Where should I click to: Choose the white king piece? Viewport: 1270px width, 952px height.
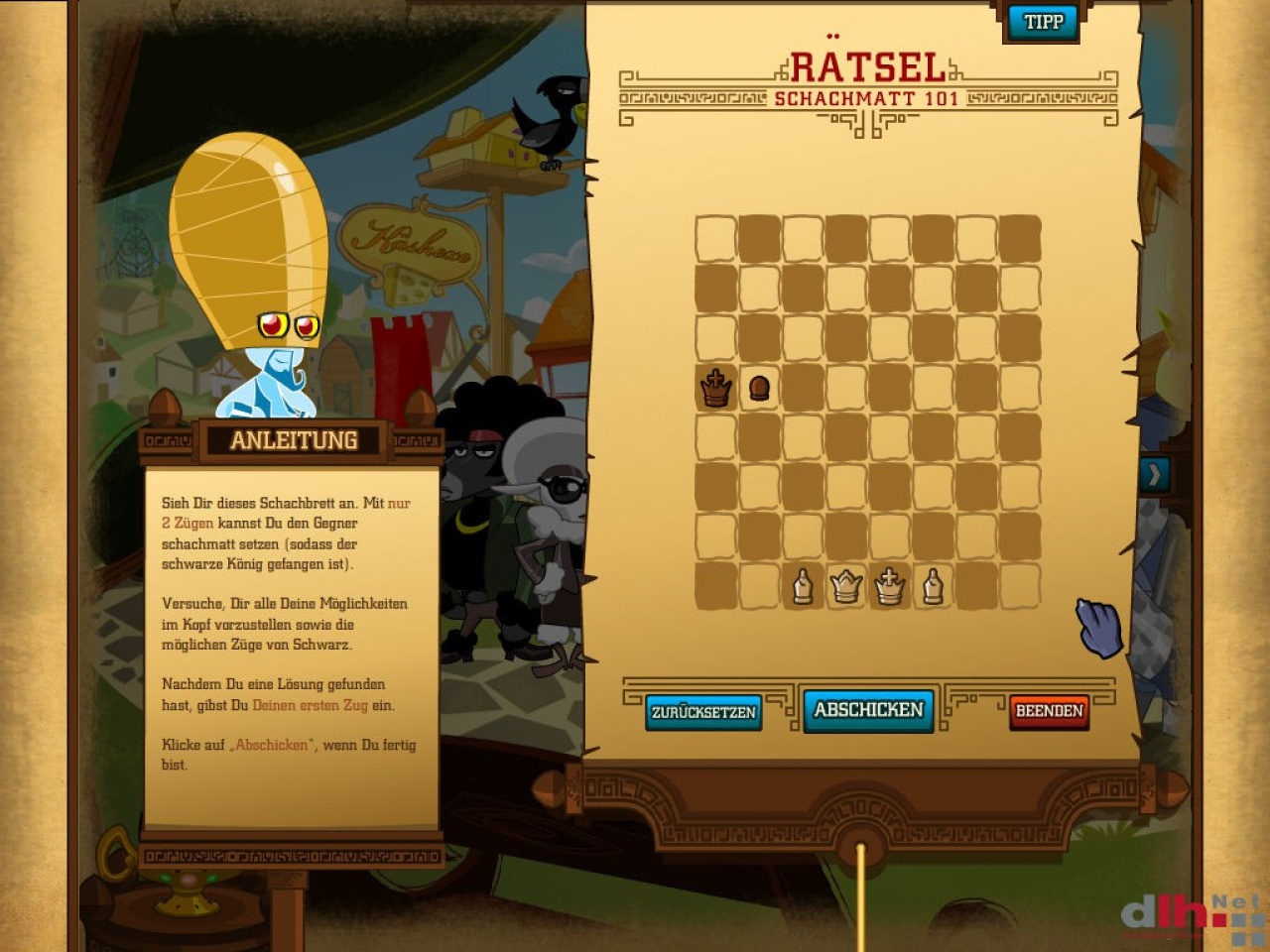890,586
